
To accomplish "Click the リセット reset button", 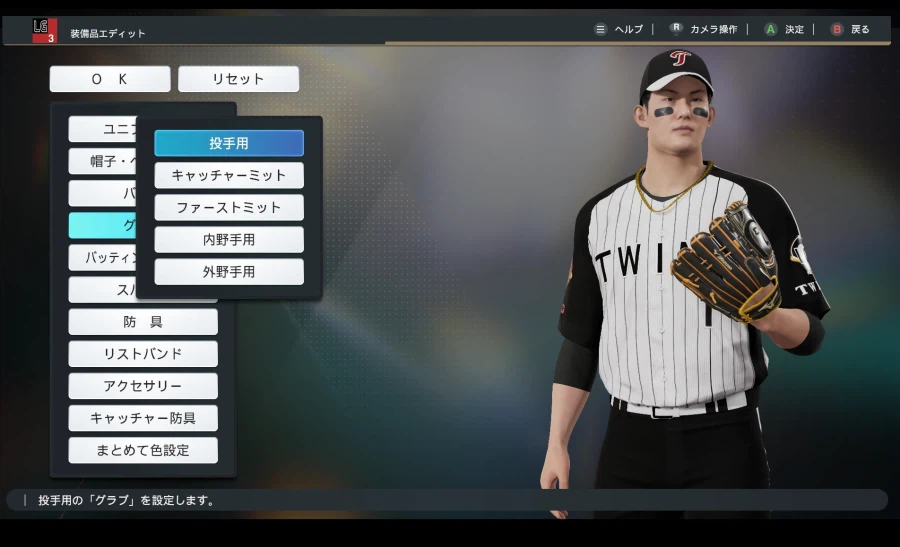I will point(238,79).
